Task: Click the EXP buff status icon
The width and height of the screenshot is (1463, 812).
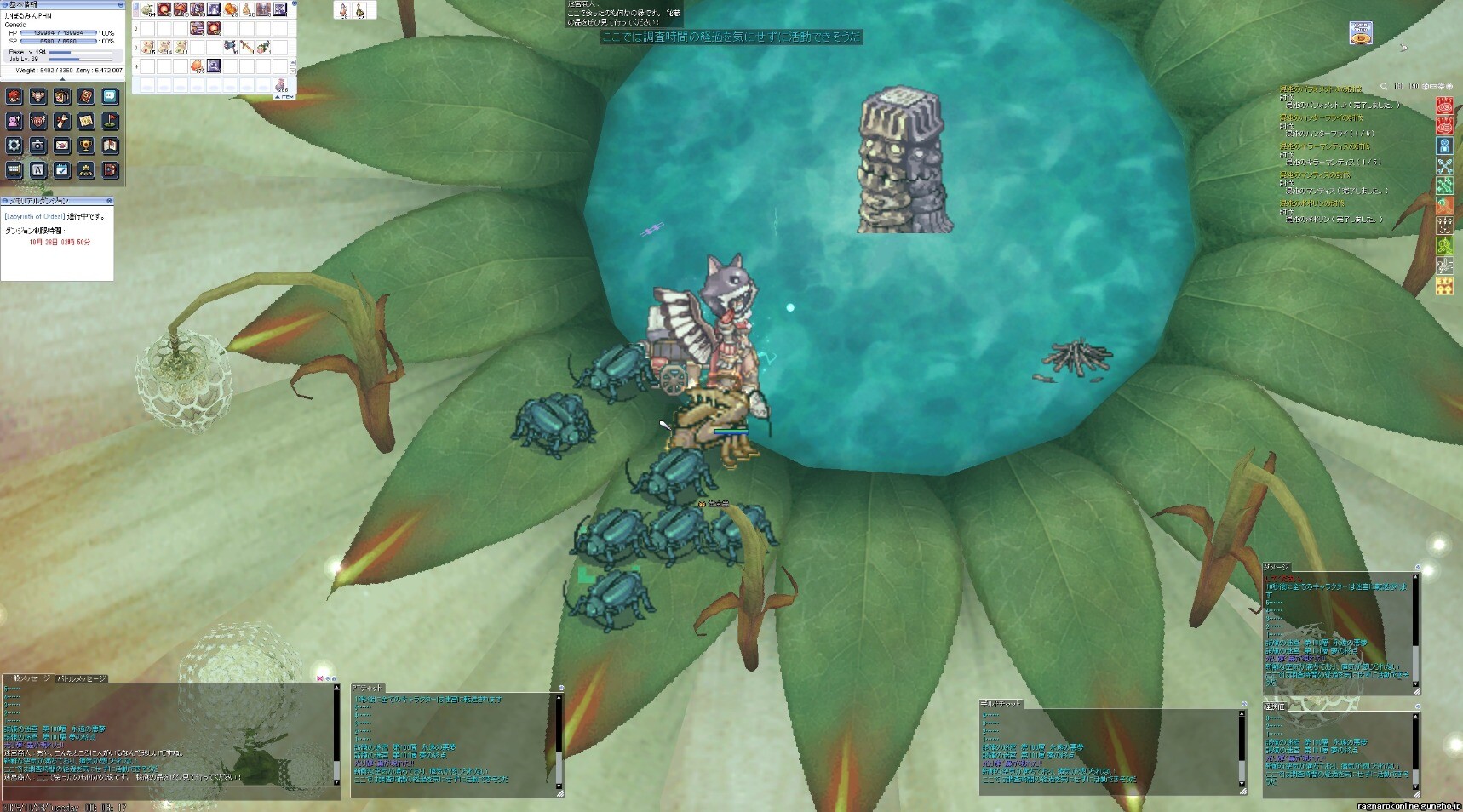Action: pos(1444,287)
